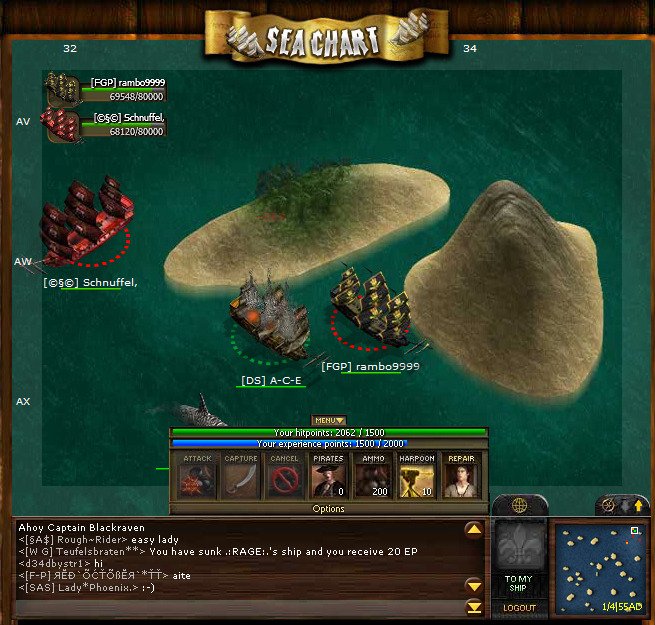Screen dimensions: 655x625
Task: Log out of the game
Action: point(519,608)
